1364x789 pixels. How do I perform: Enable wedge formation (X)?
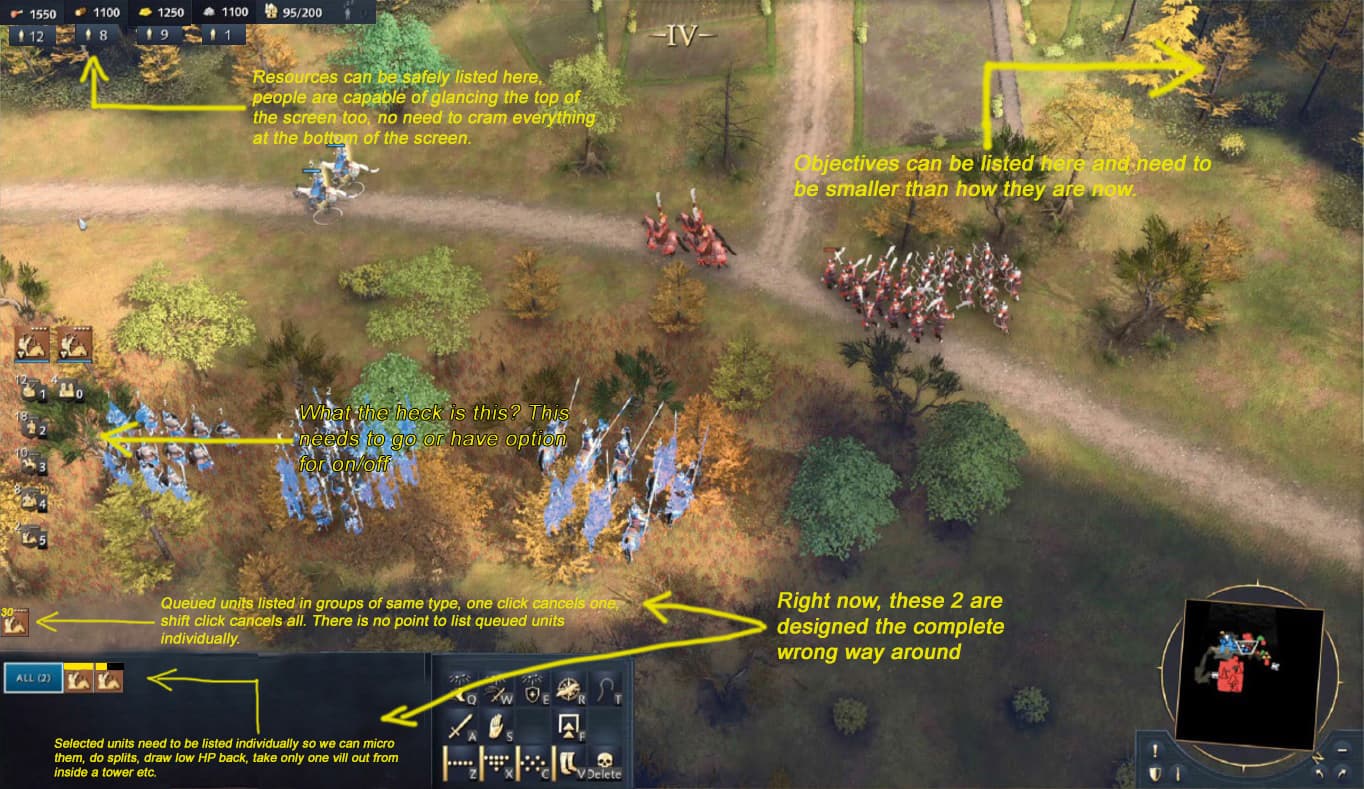[495, 761]
